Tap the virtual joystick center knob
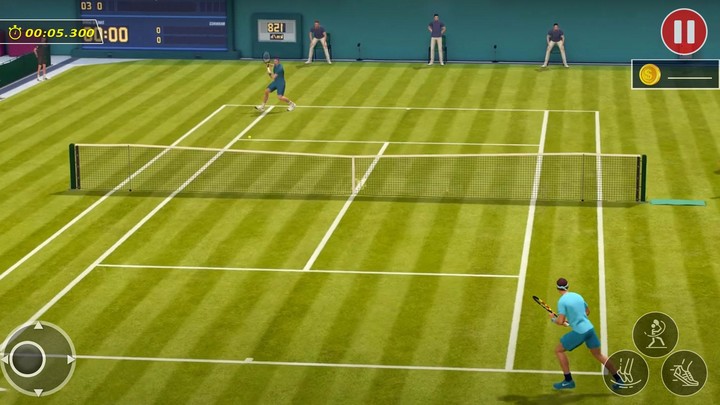Viewport: 720px width, 405px height. pyautogui.click(x=28, y=359)
